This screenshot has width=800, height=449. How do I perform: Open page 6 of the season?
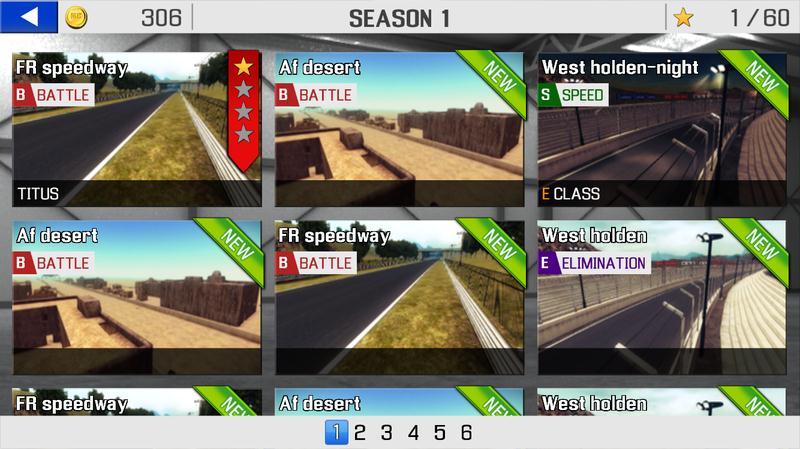(x=466, y=433)
